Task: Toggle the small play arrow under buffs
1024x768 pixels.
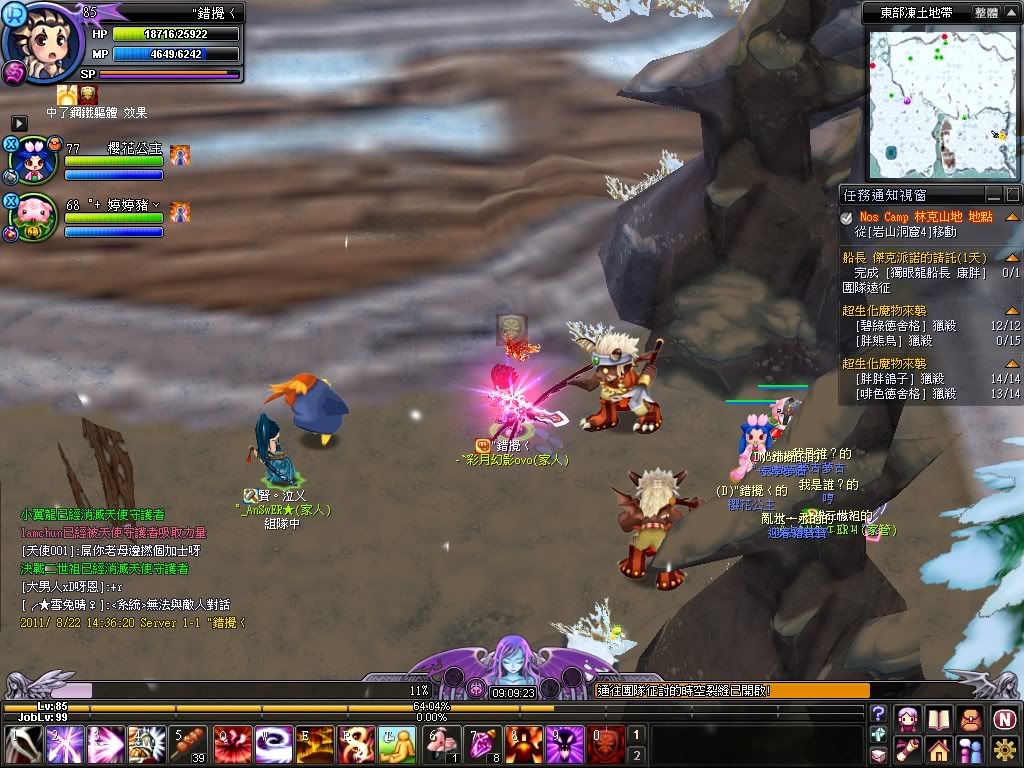Action: pyautogui.click(x=19, y=123)
